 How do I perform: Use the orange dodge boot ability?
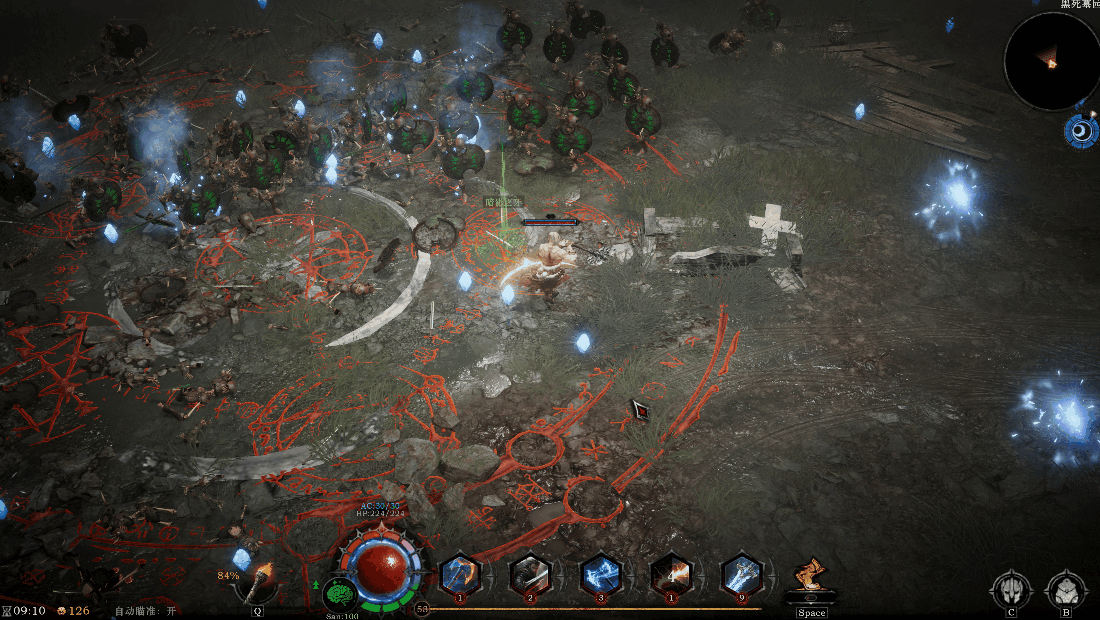tap(811, 579)
